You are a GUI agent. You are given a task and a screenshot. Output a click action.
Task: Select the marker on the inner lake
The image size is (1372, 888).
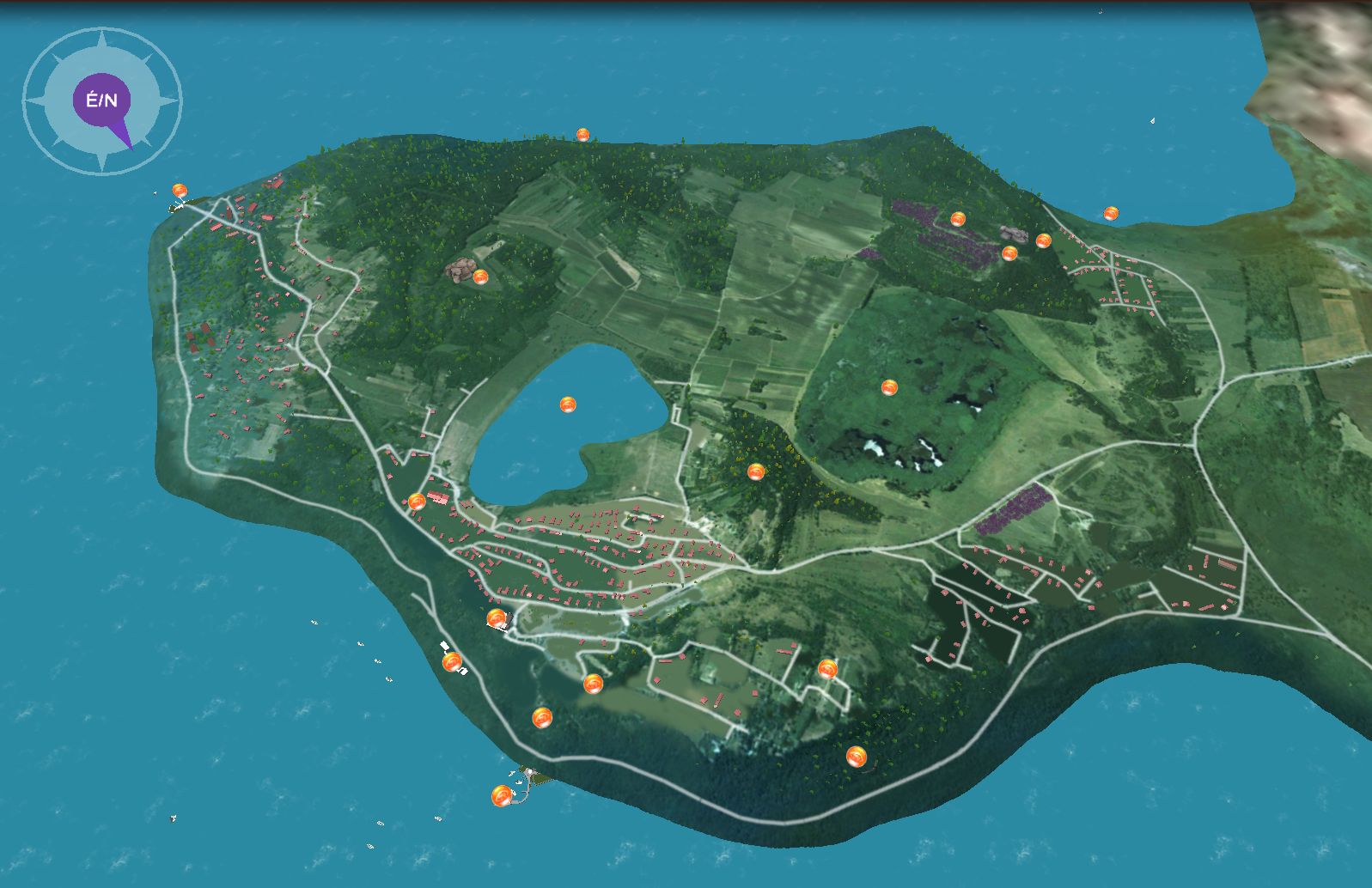pyautogui.click(x=567, y=404)
